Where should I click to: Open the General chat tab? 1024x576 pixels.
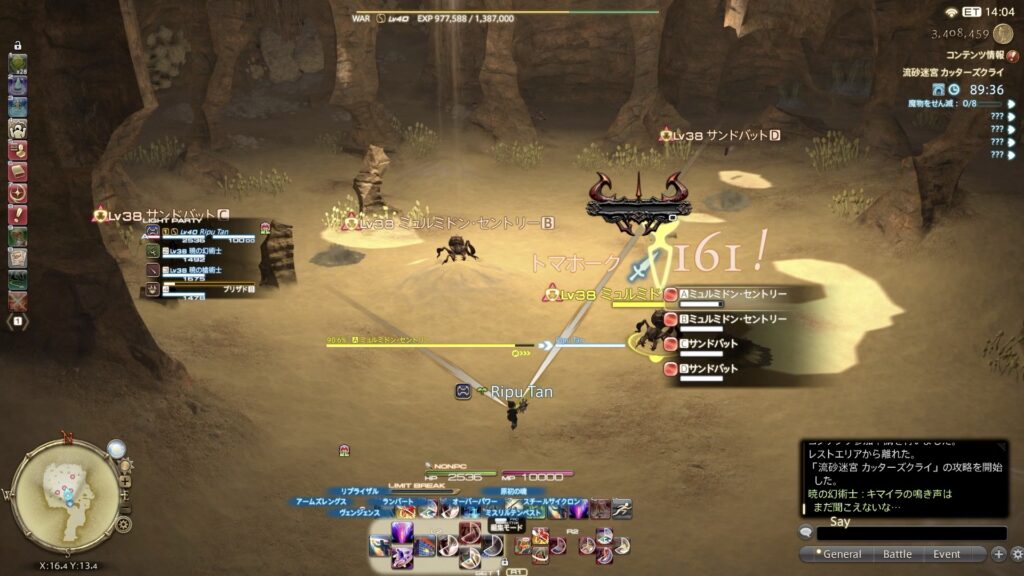[x=841, y=554]
